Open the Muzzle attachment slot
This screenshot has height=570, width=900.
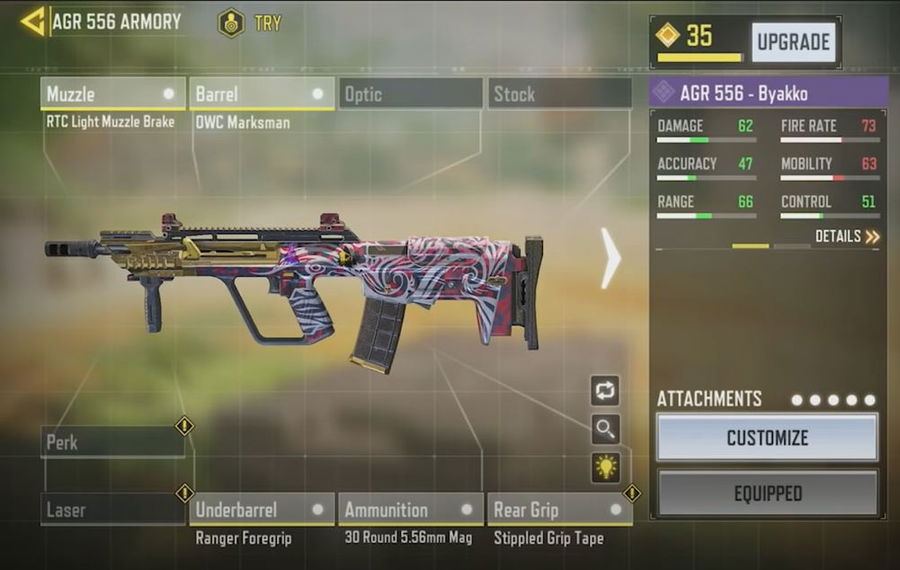point(113,94)
